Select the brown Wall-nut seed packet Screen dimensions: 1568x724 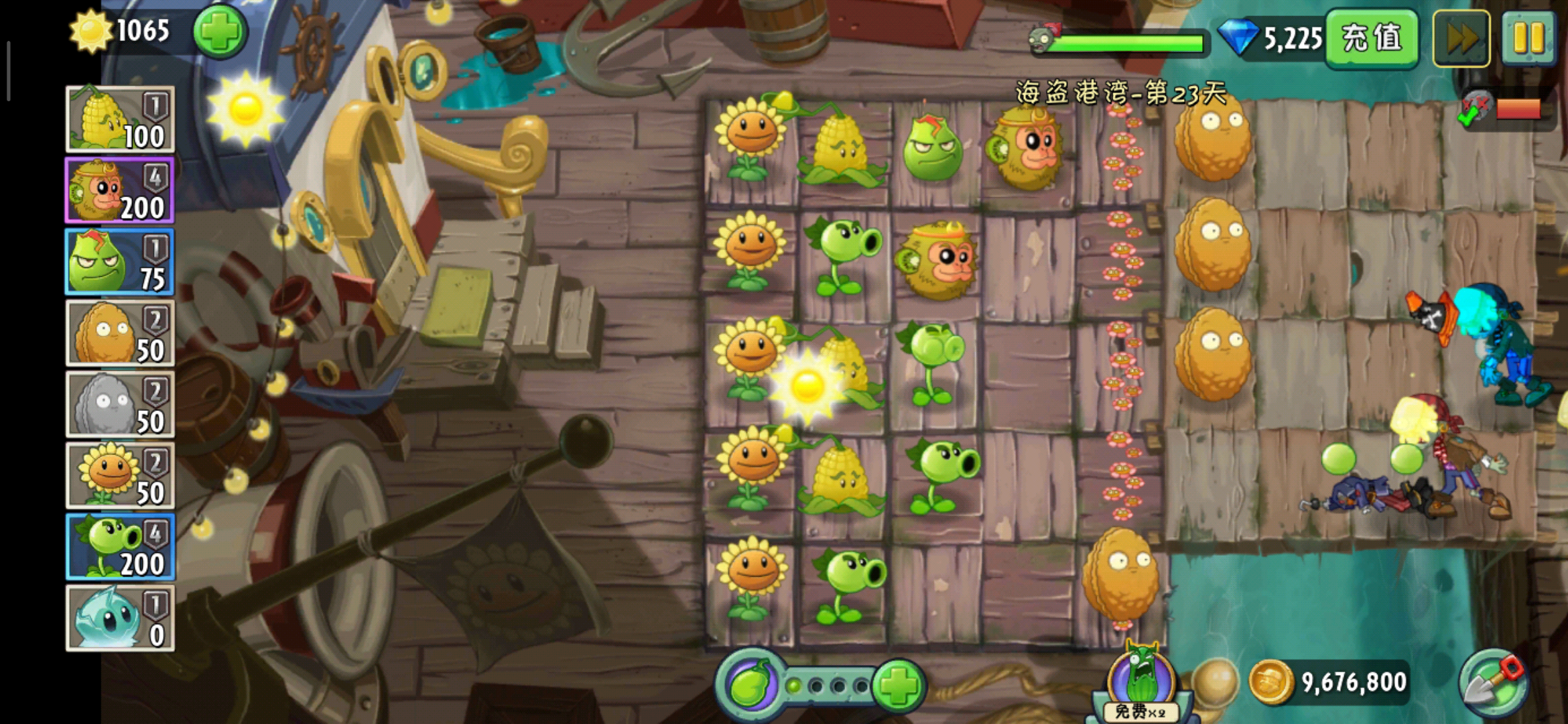pos(120,333)
